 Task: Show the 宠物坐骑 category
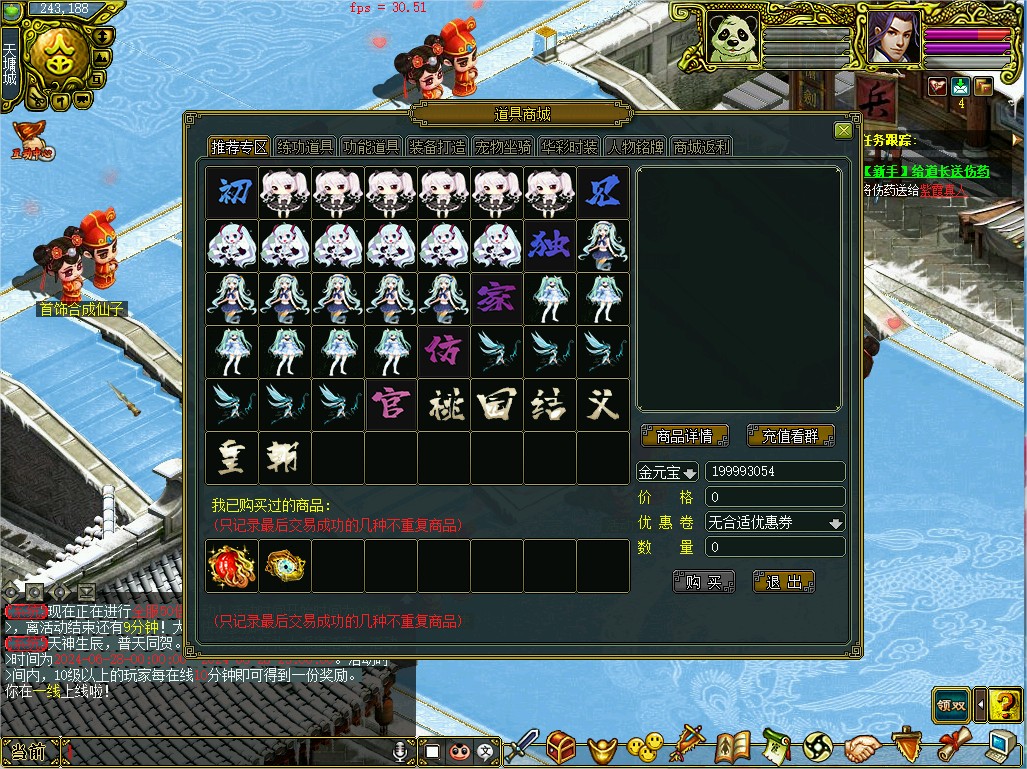tap(503, 147)
